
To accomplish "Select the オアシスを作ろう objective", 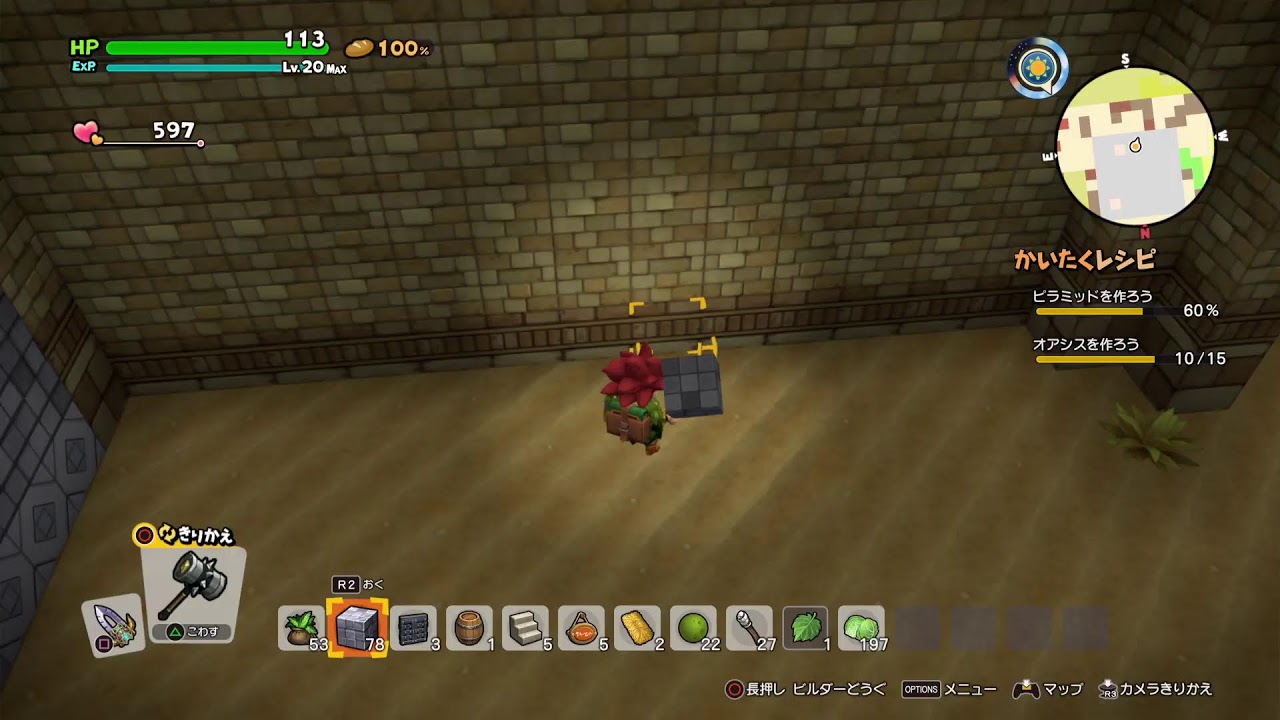I will pos(1086,345).
